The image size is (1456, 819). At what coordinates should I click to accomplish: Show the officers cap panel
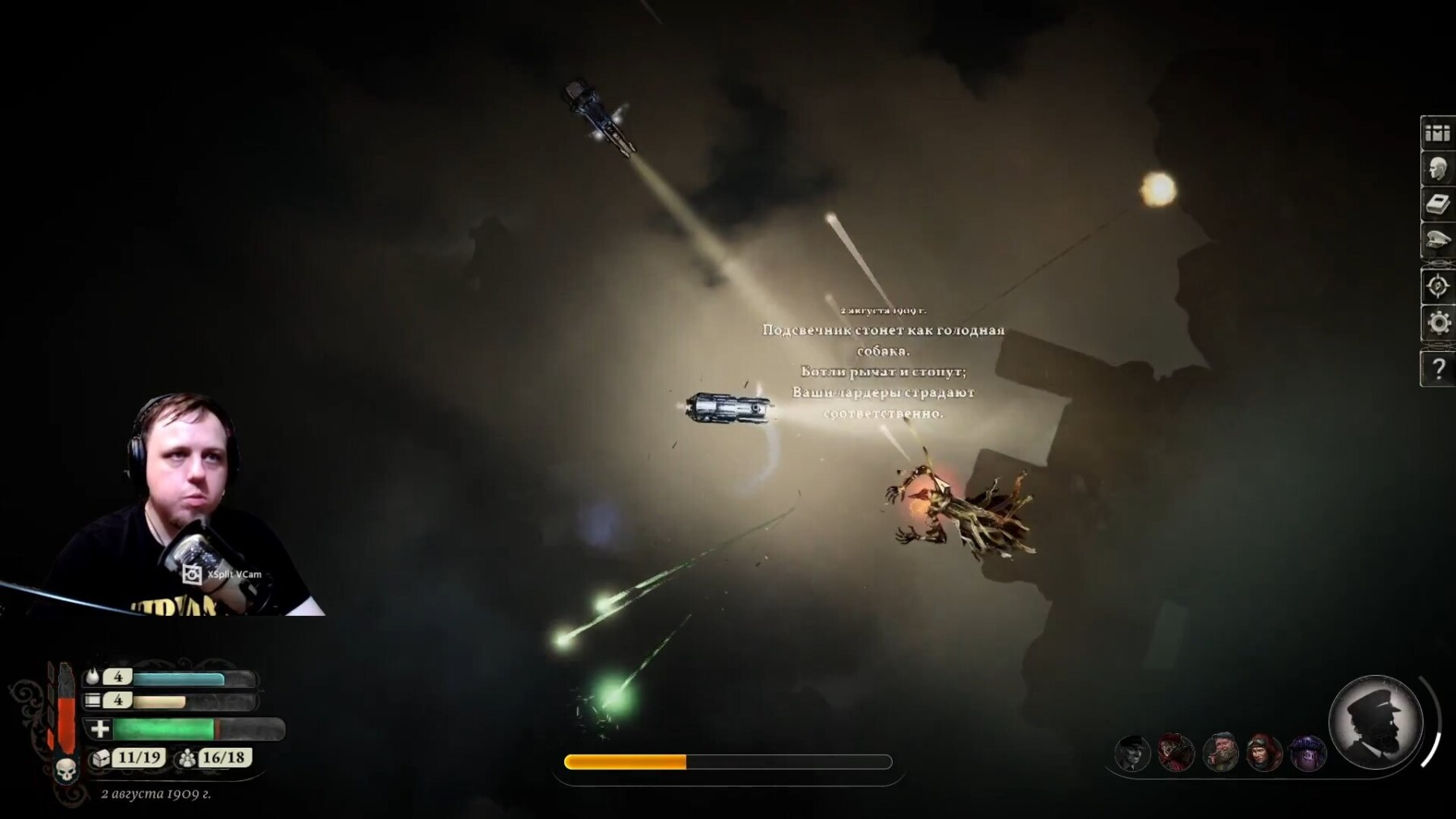point(1437,241)
